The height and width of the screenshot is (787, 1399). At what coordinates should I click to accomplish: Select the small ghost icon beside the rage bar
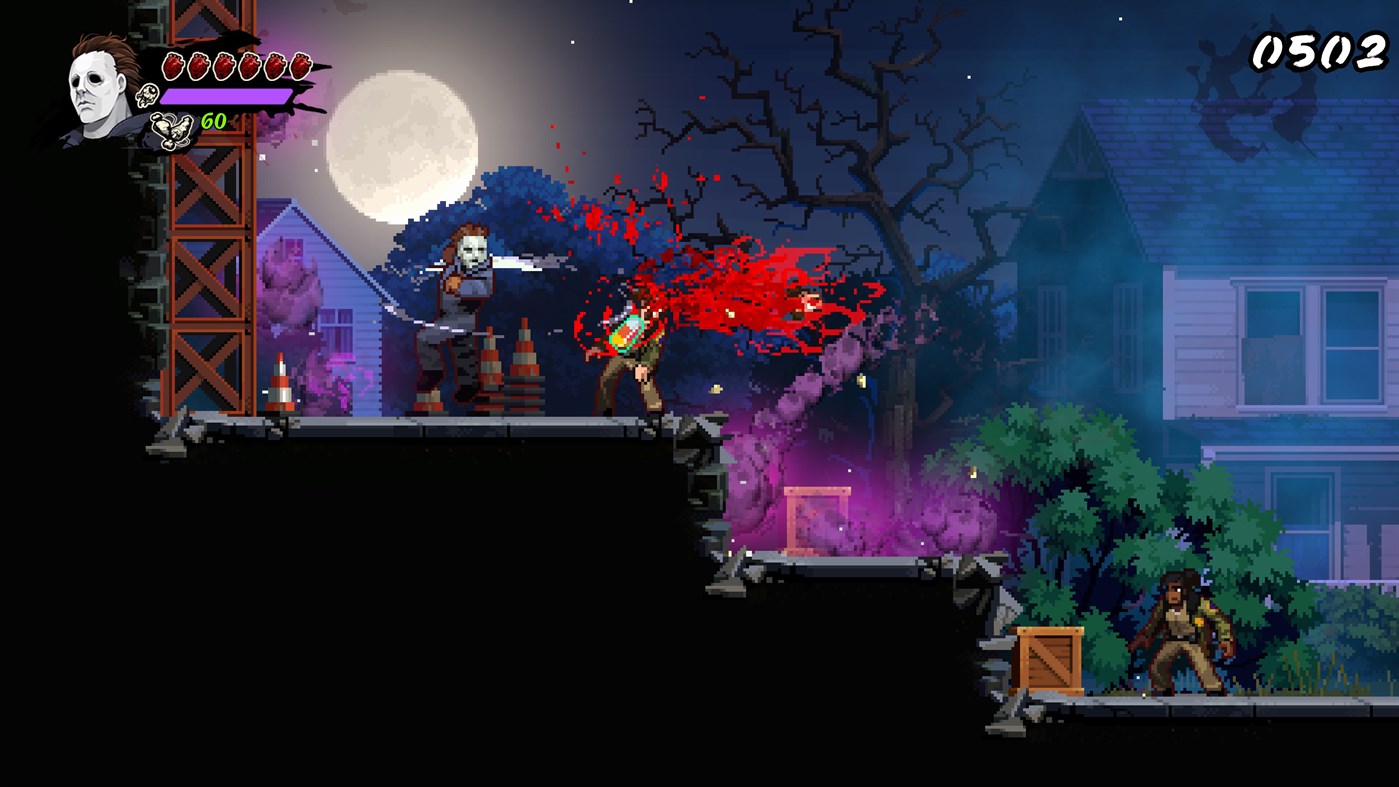tap(148, 95)
